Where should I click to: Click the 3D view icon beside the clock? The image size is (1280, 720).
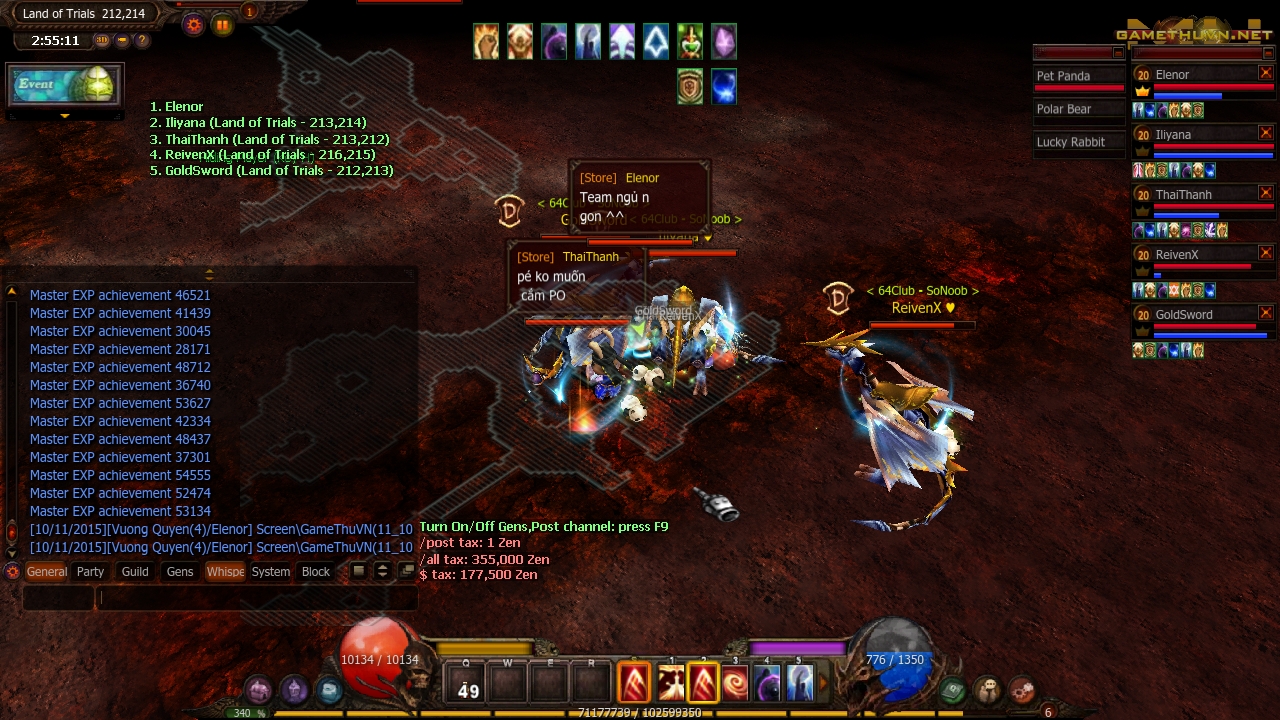pyautogui.click(x=101, y=41)
